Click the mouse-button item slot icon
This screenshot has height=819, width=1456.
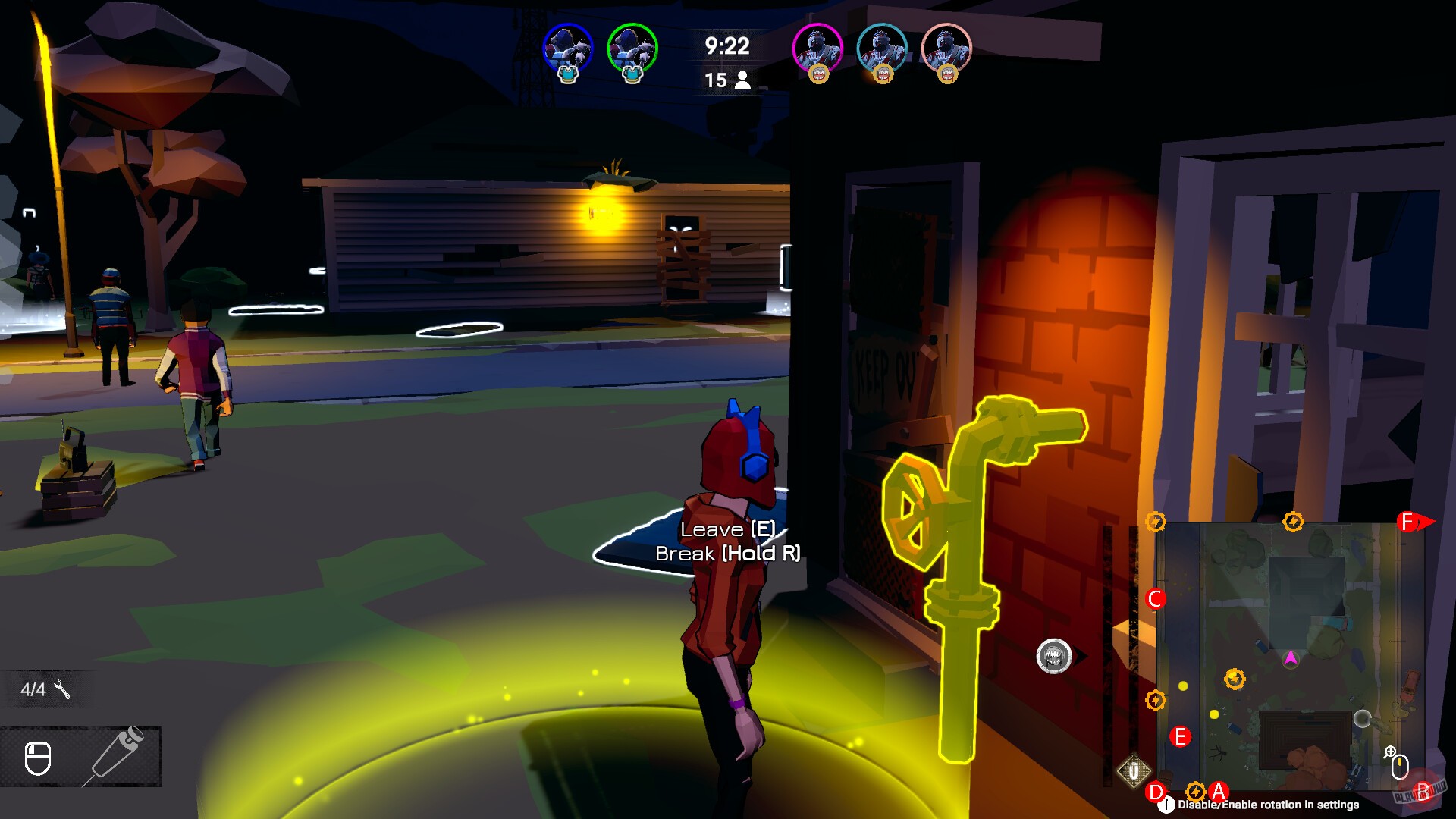tap(39, 760)
